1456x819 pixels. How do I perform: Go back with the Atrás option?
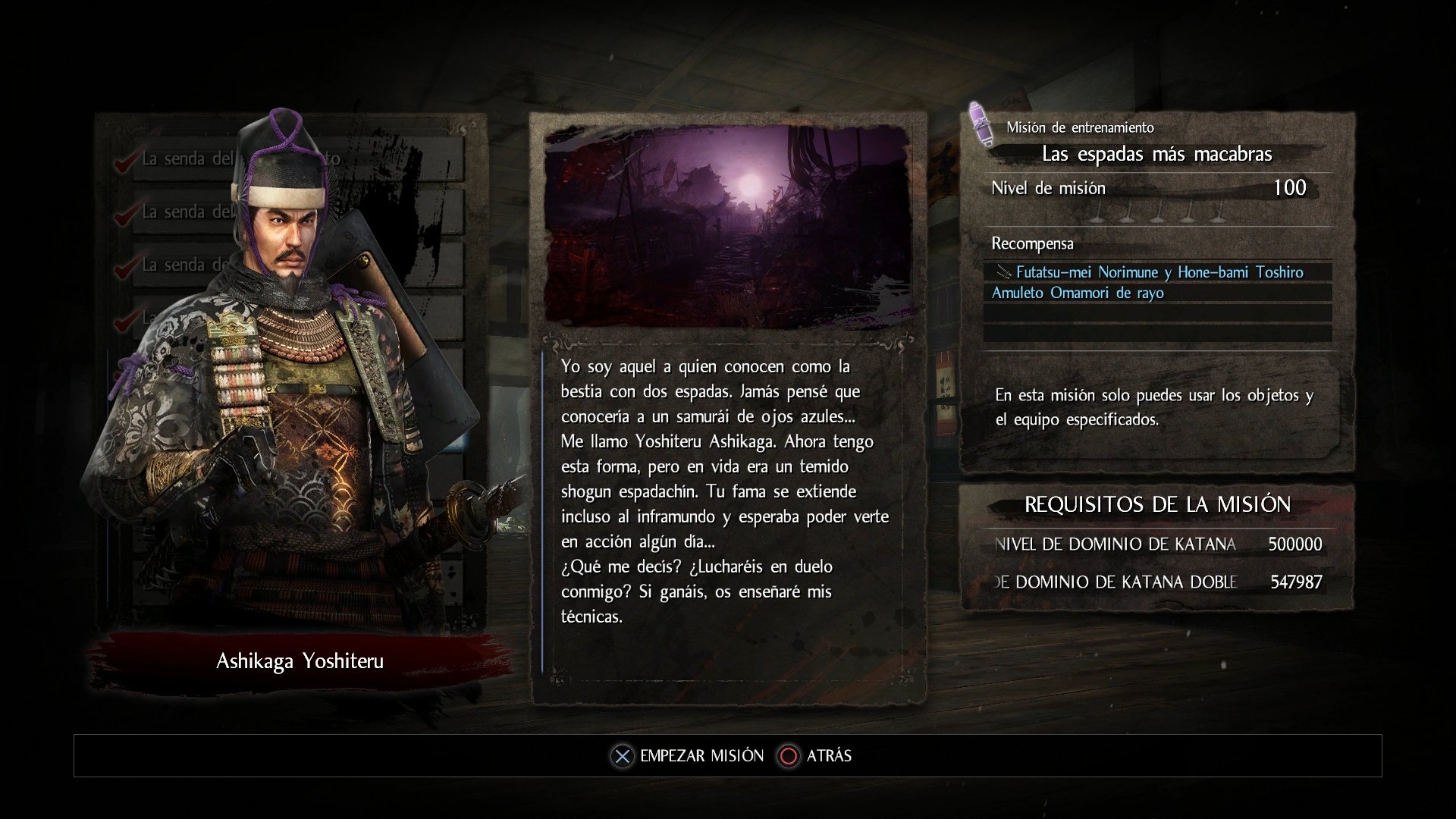816,756
